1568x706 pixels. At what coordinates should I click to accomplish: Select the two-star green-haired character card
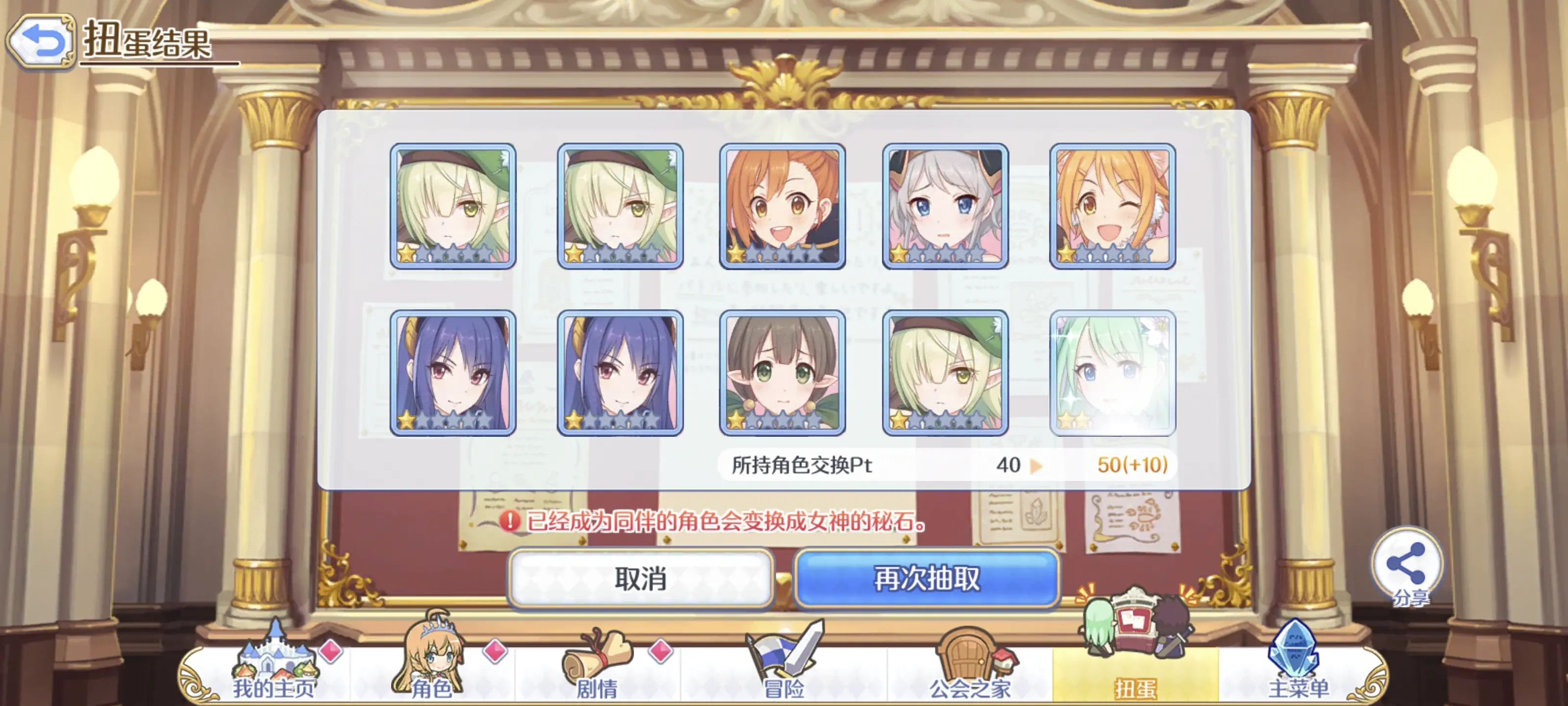tap(1113, 372)
